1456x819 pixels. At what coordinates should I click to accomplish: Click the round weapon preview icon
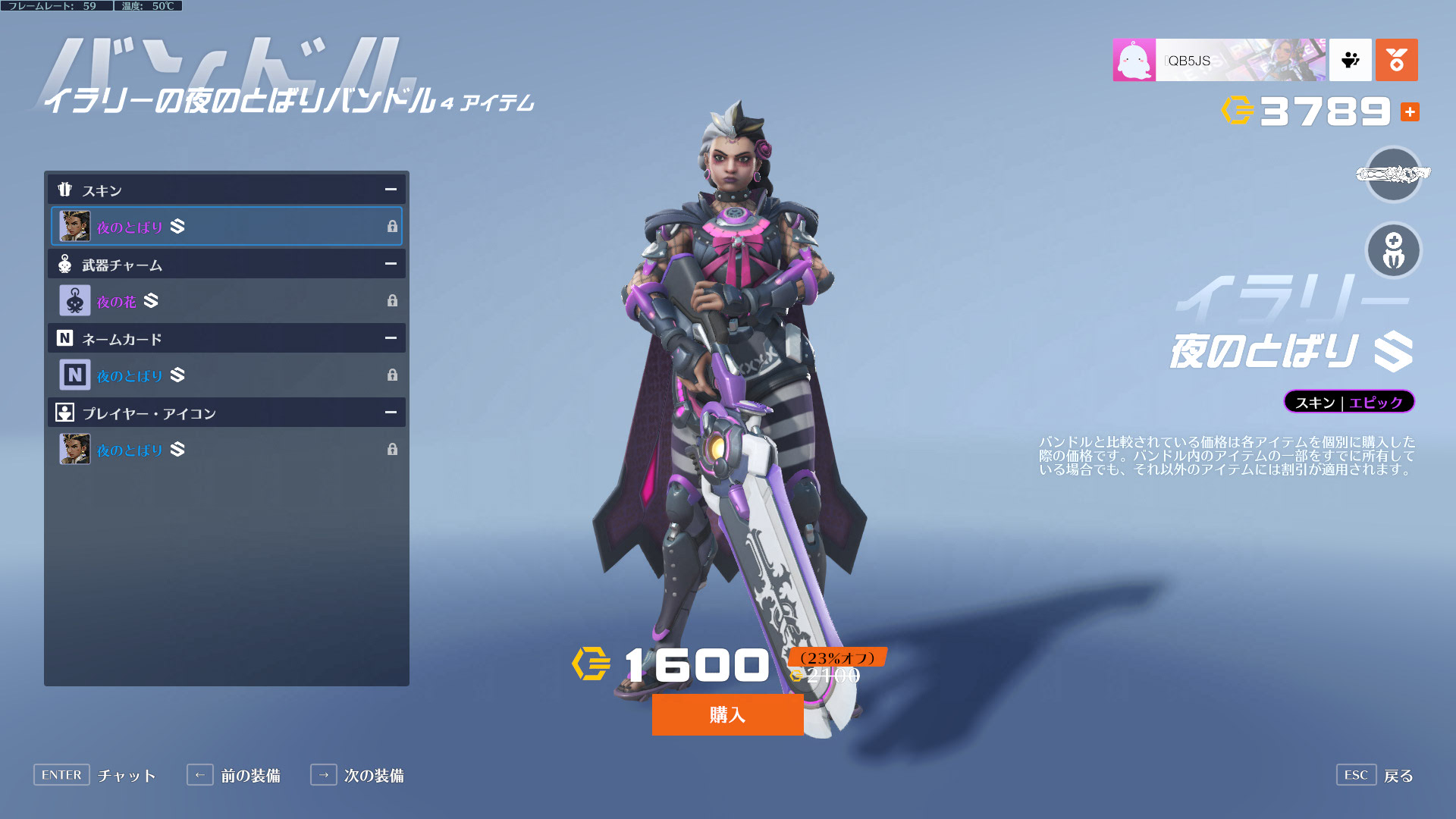coord(1393,174)
